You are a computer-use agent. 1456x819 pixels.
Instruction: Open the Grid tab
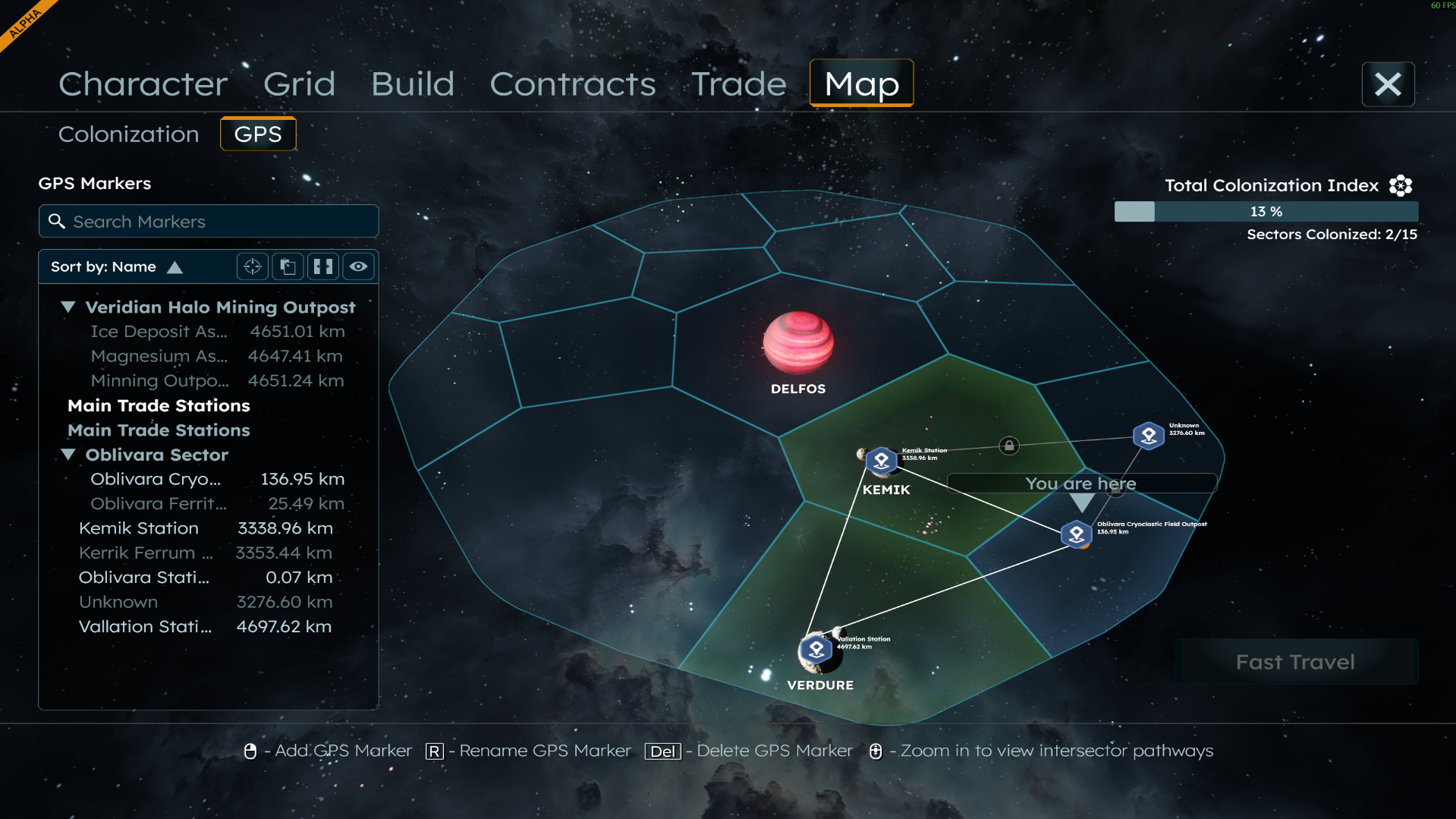(299, 84)
